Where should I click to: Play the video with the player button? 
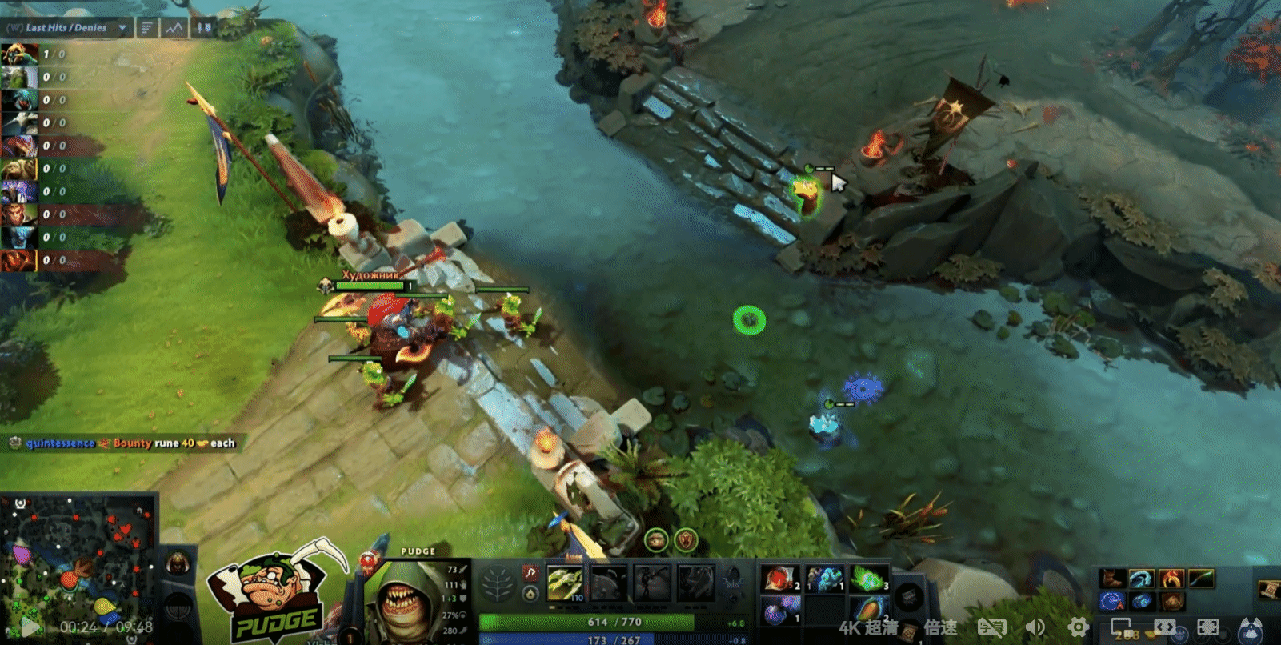point(30,627)
